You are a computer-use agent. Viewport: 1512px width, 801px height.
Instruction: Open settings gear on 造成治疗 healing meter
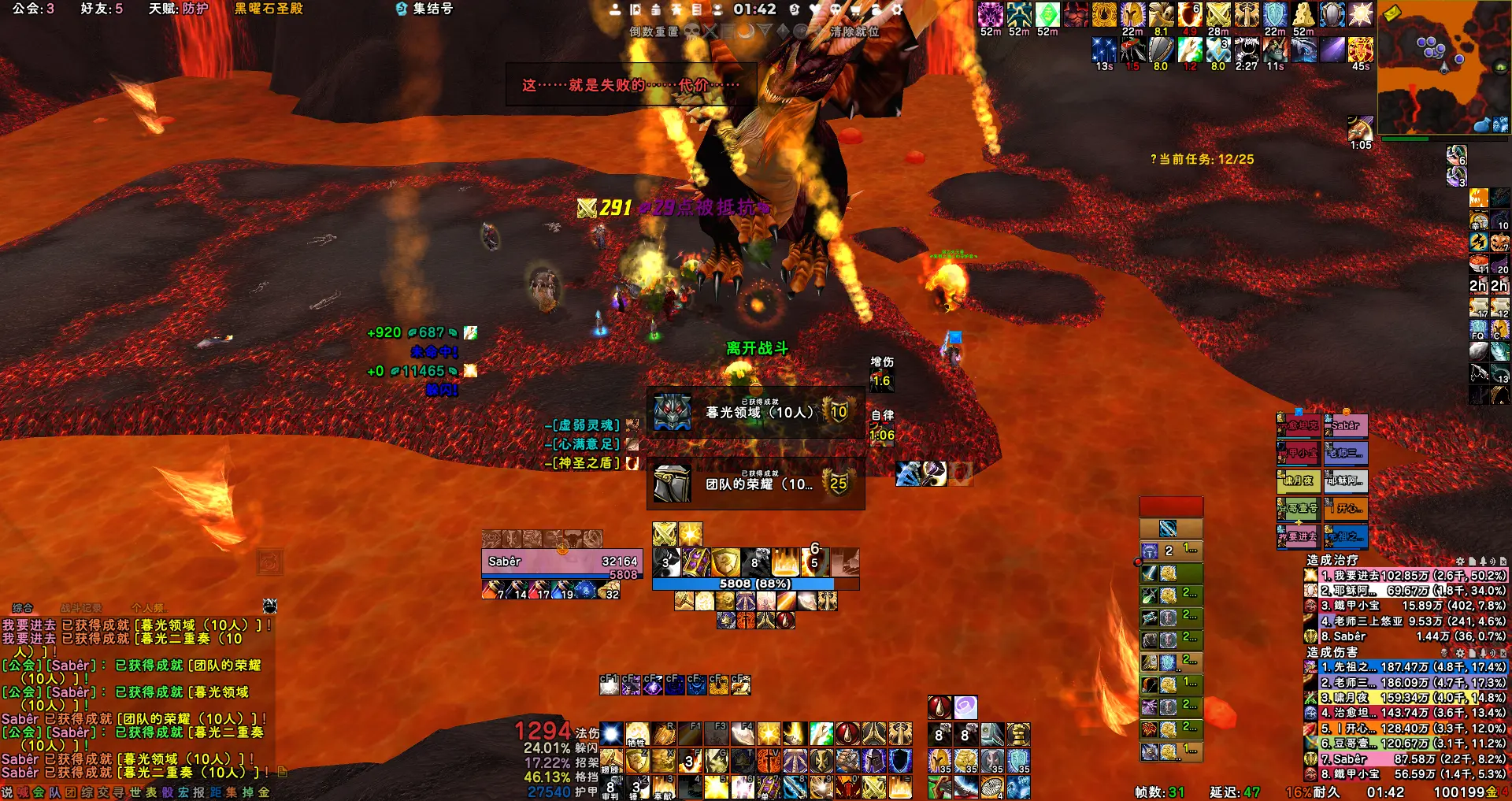pyautogui.click(x=1460, y=561)
